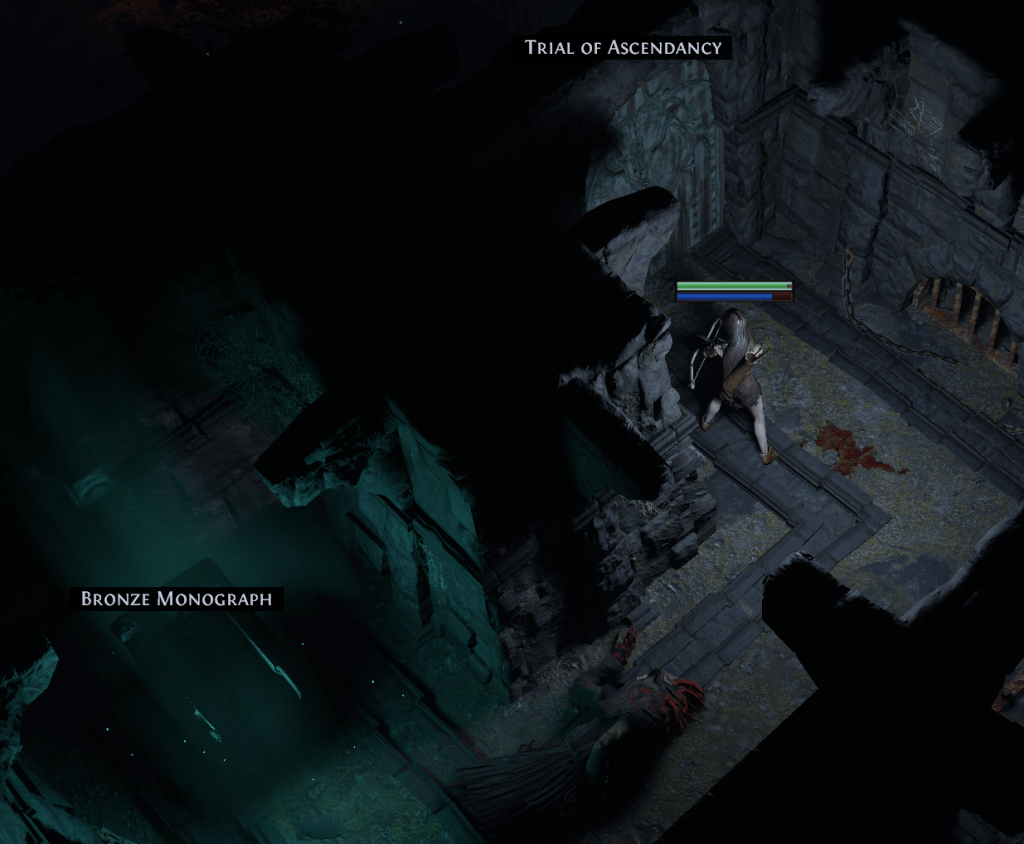This screenshot has width=1024, height=844.
Task: Click the Trial of Ascendancy label
Action: [623, 47]
